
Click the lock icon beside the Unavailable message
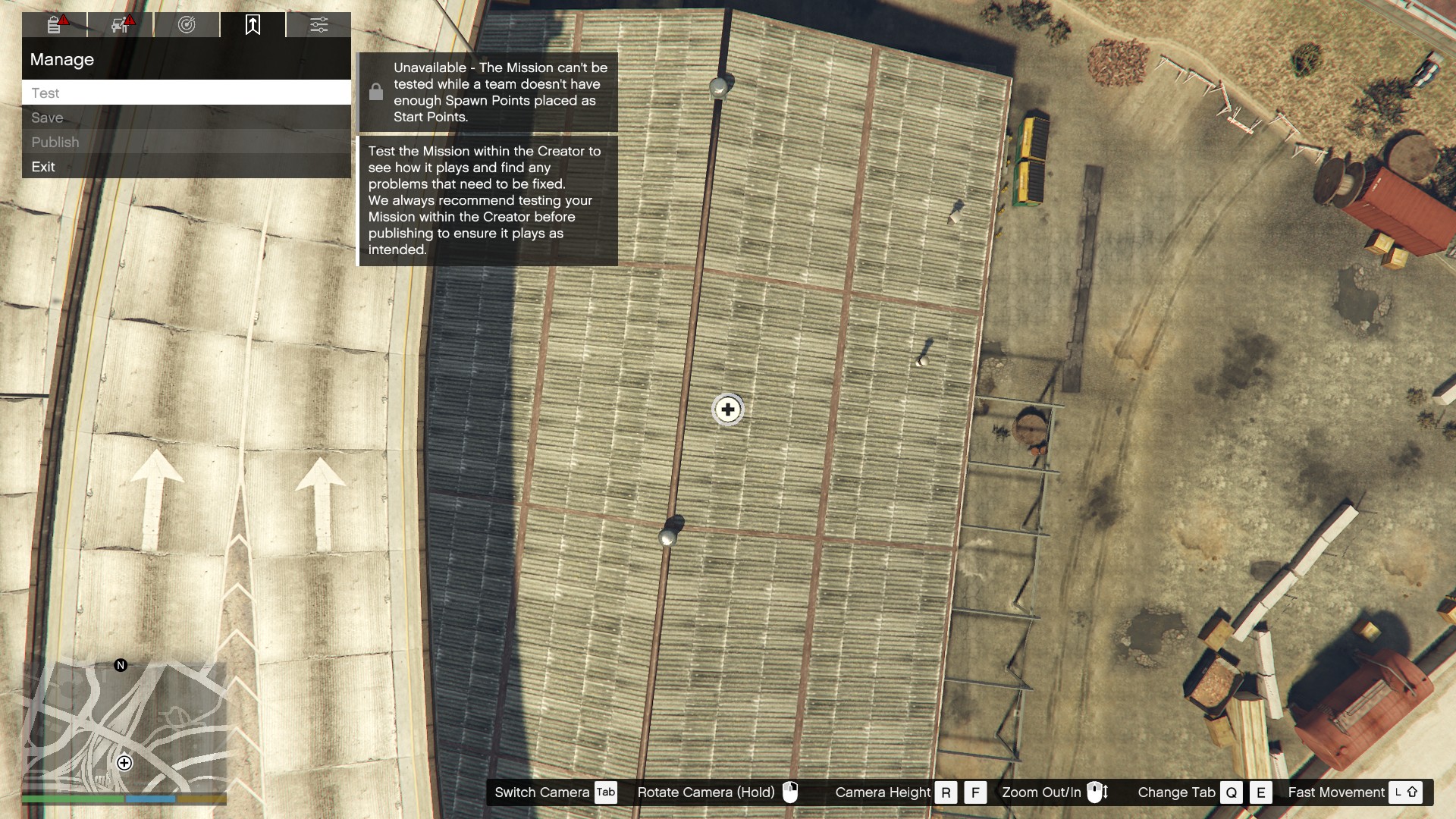(377, 91)
